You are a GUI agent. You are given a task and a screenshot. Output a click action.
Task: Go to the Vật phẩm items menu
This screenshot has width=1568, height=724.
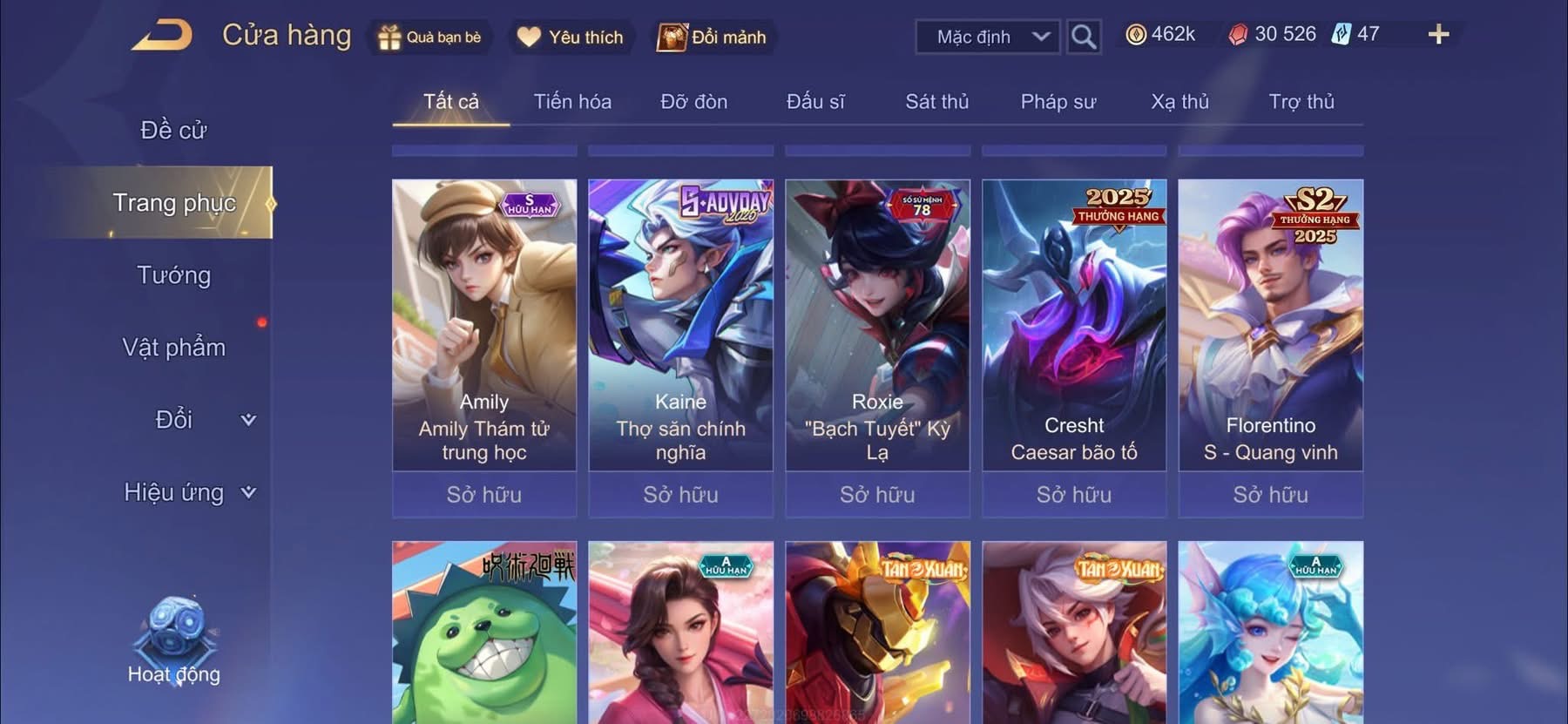(x=173, y=348)
